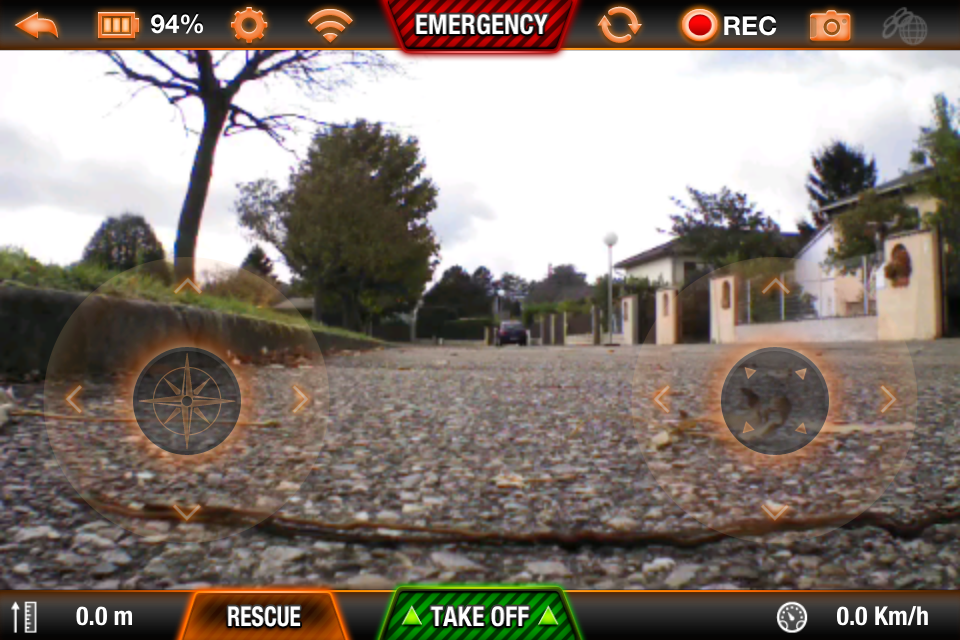Viewport: 960px width, 640px height.
Task: Click the left arrow beside the compass joystick
Action: pyautogui.click(x=73, y=400)
